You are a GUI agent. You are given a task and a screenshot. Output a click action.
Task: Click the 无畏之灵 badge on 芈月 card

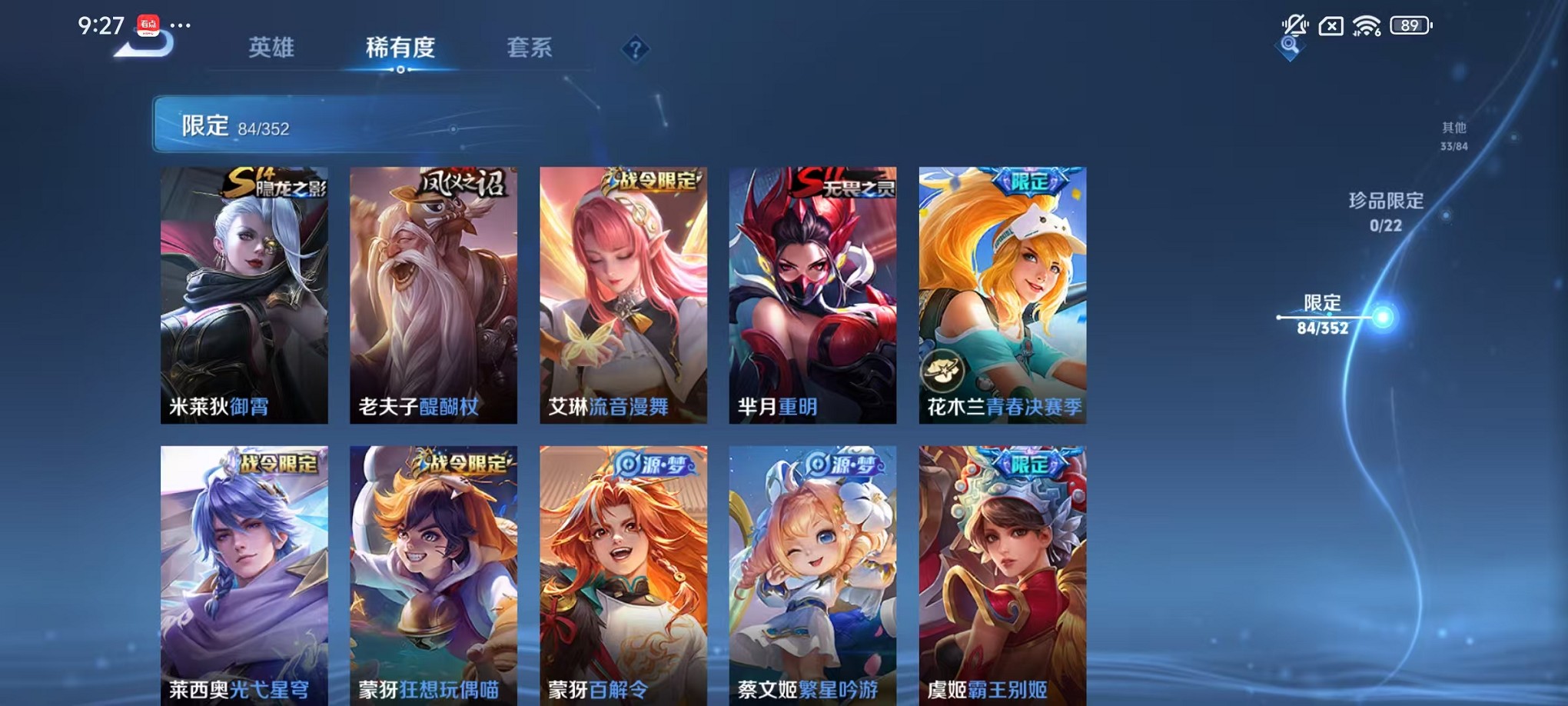click(x=848, y=182)
